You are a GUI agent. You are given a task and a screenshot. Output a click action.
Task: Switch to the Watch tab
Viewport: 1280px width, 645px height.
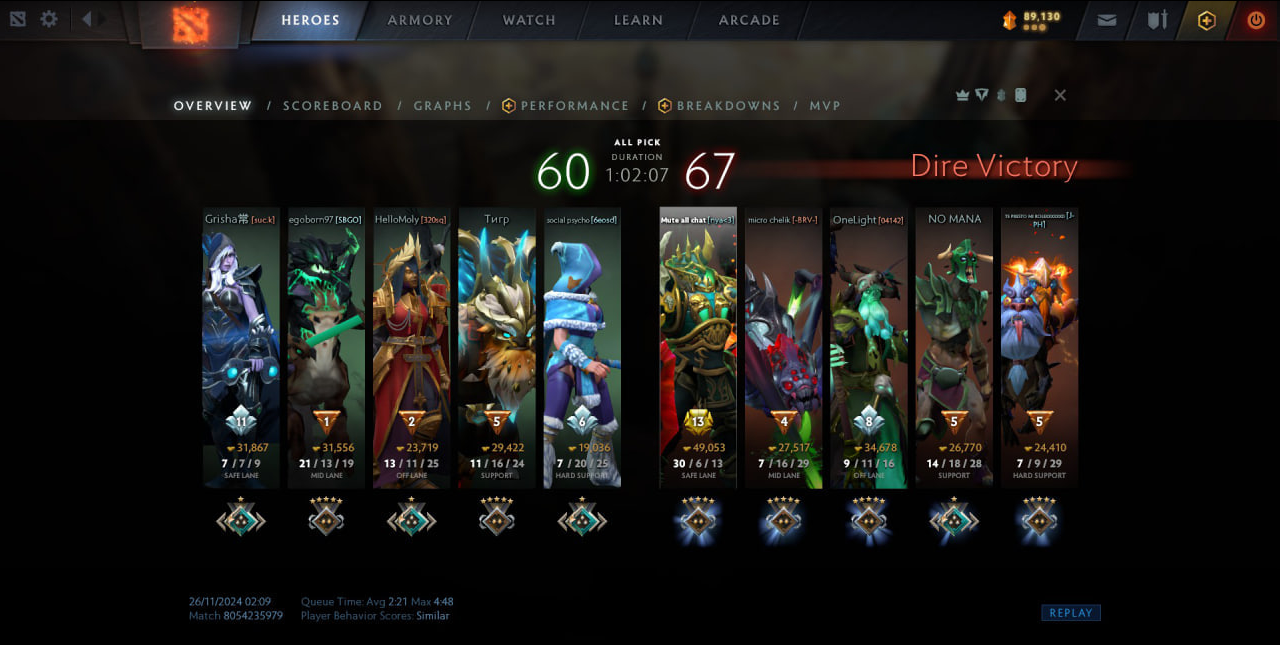pos(529,20)
